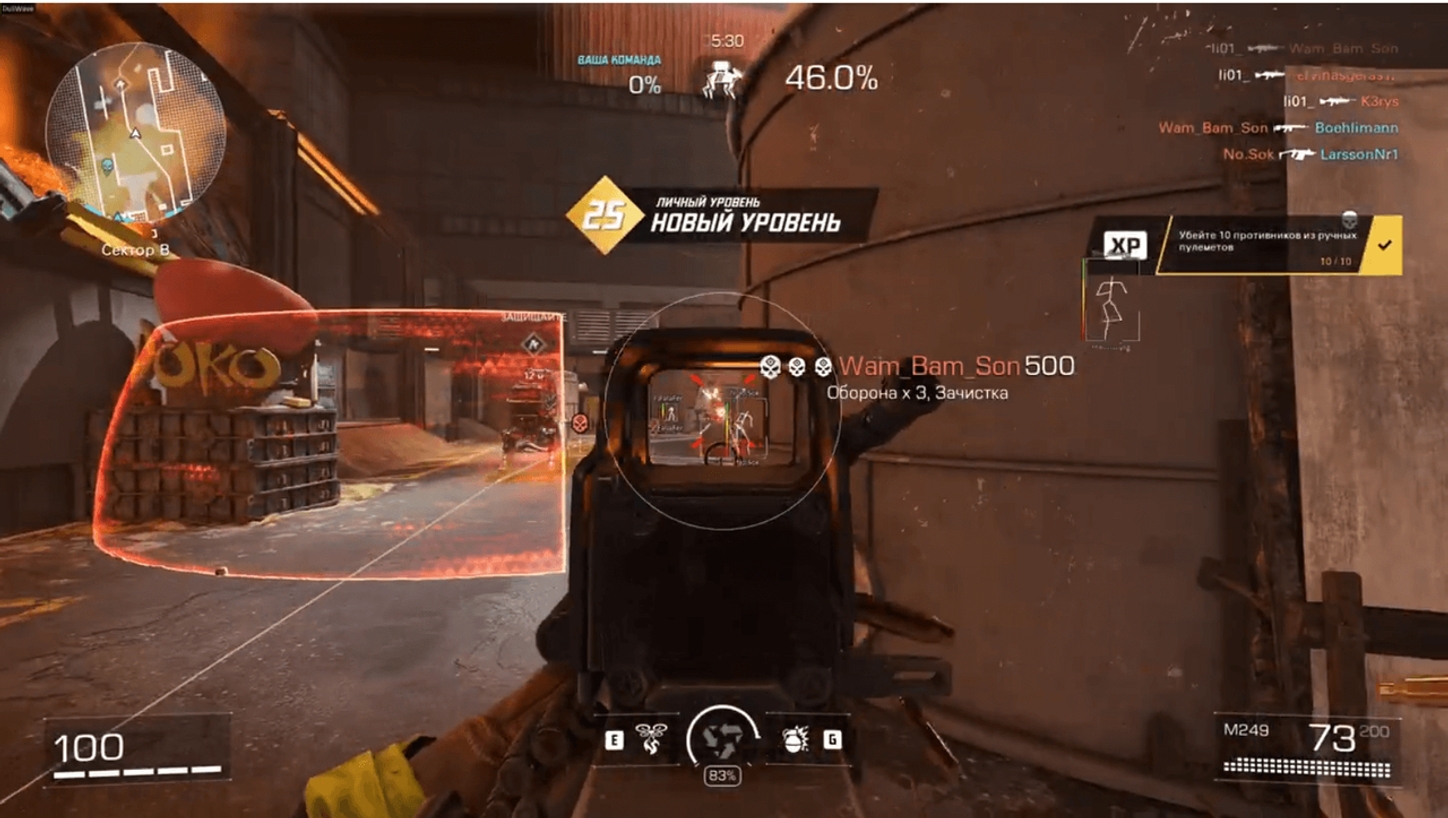1448x818 pixels.
Task: Click the XP badge icon
Action: (x=1125, y=246)
